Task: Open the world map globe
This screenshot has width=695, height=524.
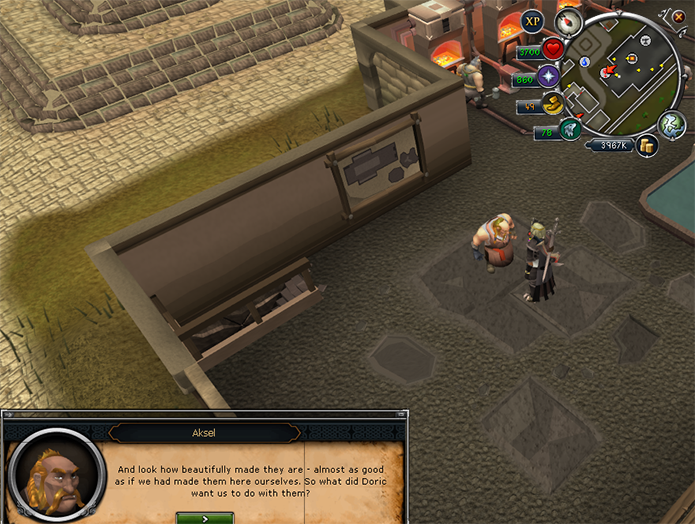Action: 671,123
